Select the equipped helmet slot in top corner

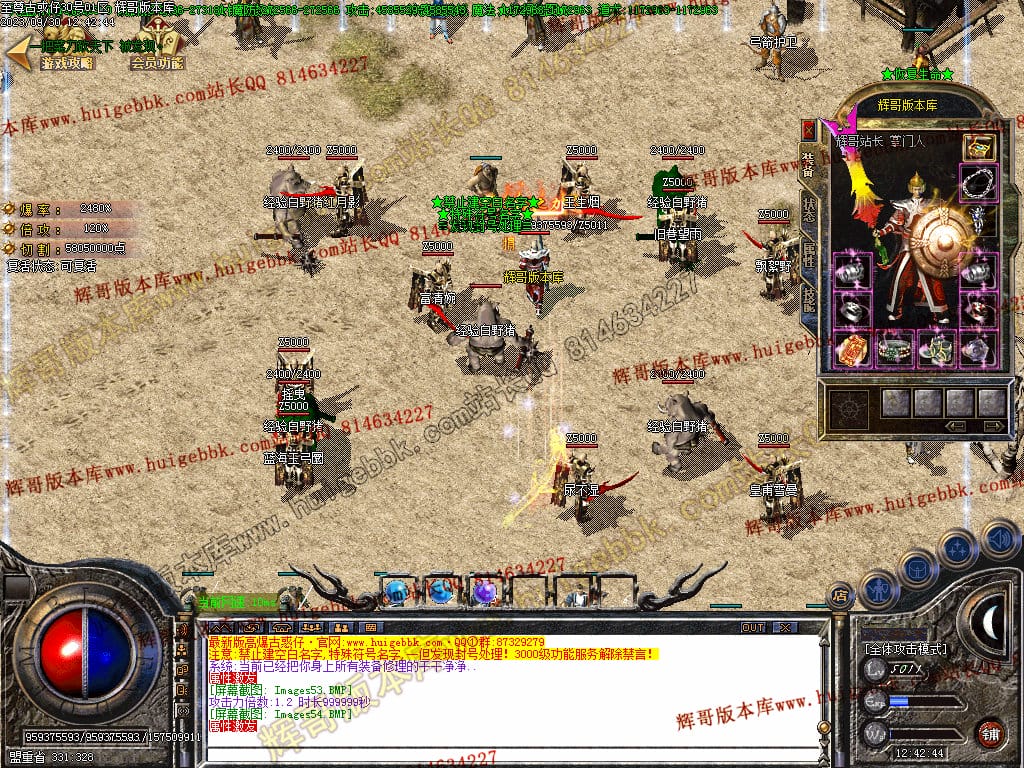[978, 146]
